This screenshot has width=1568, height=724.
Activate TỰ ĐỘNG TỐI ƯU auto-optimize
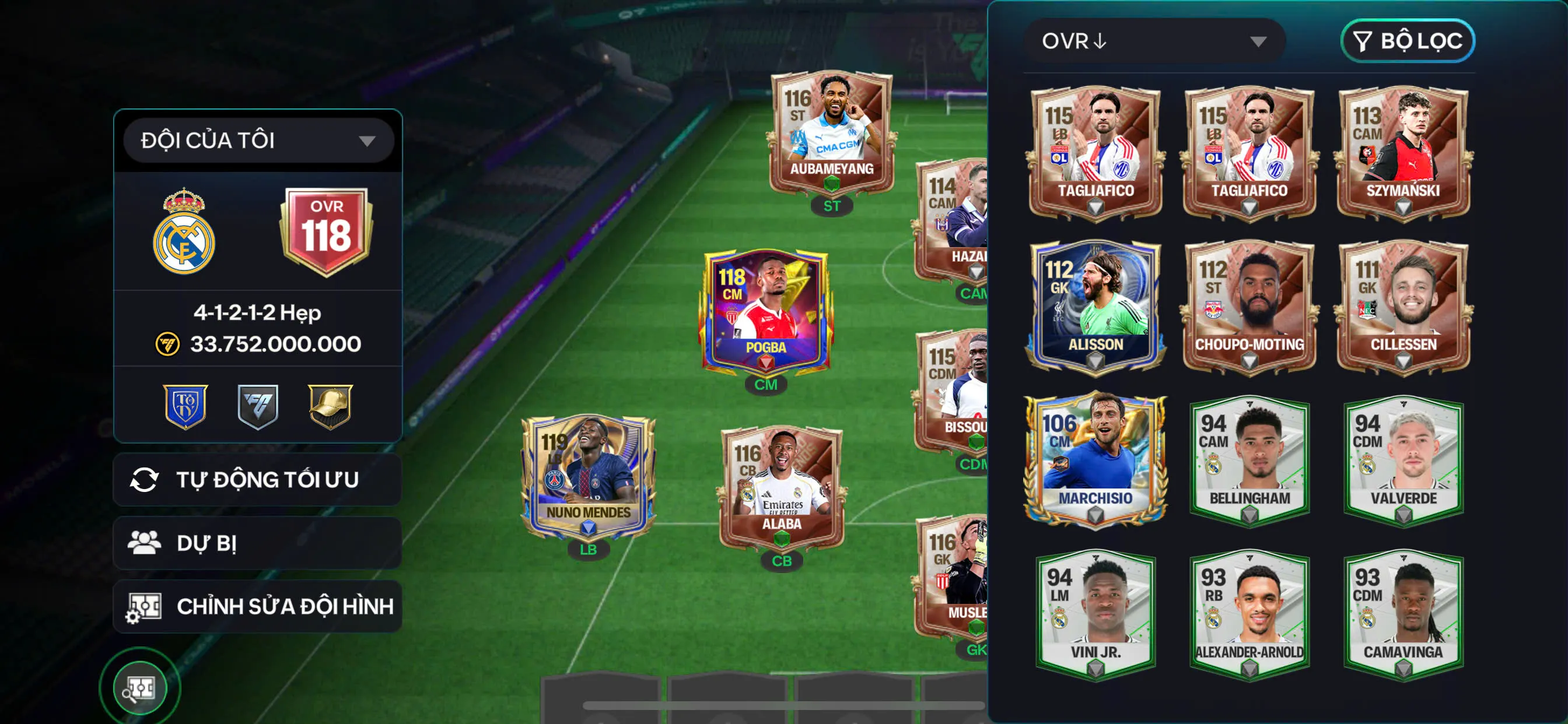[257, 479]
